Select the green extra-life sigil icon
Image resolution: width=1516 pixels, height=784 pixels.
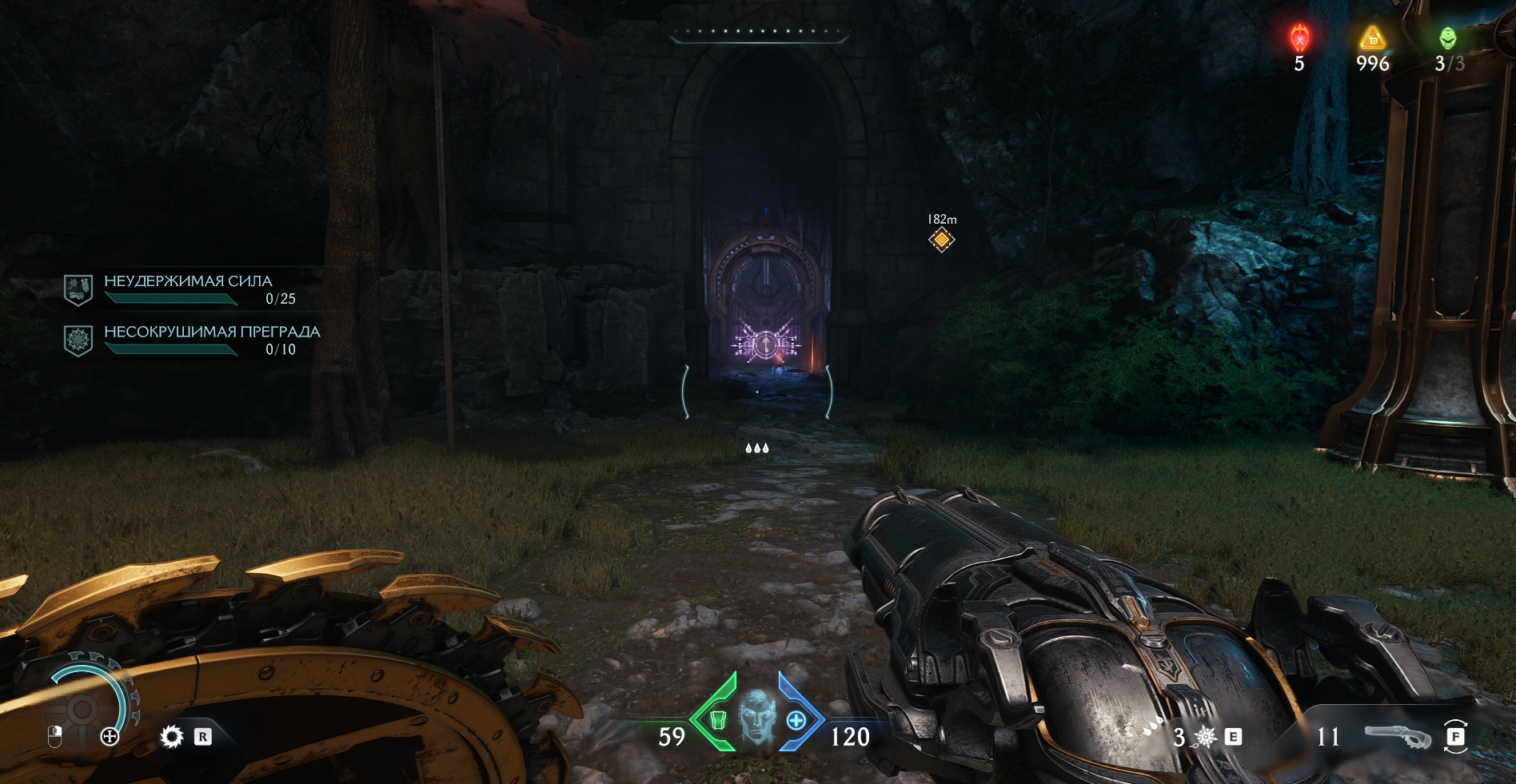click(x=1447, y=38)
